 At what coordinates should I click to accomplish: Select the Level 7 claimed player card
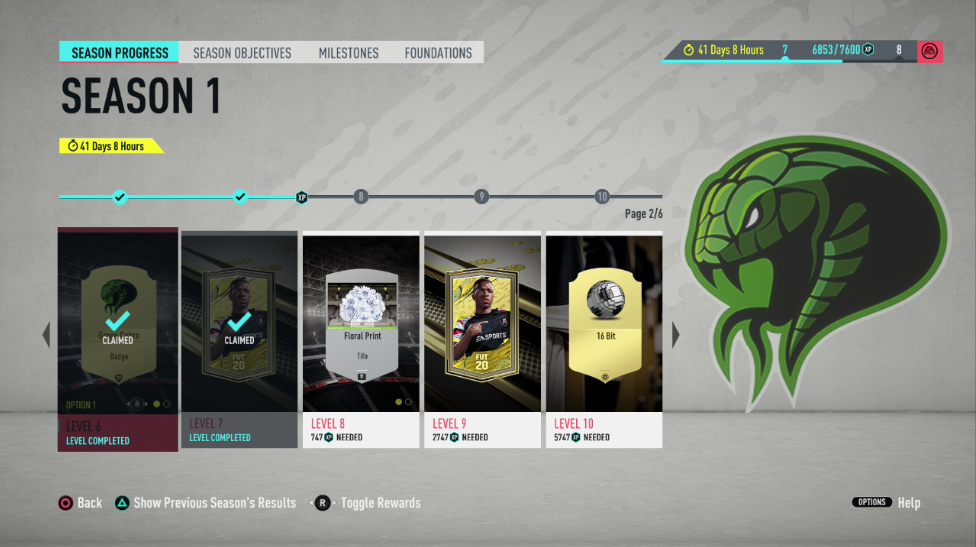pyautogui.click(x=239, y=338)
